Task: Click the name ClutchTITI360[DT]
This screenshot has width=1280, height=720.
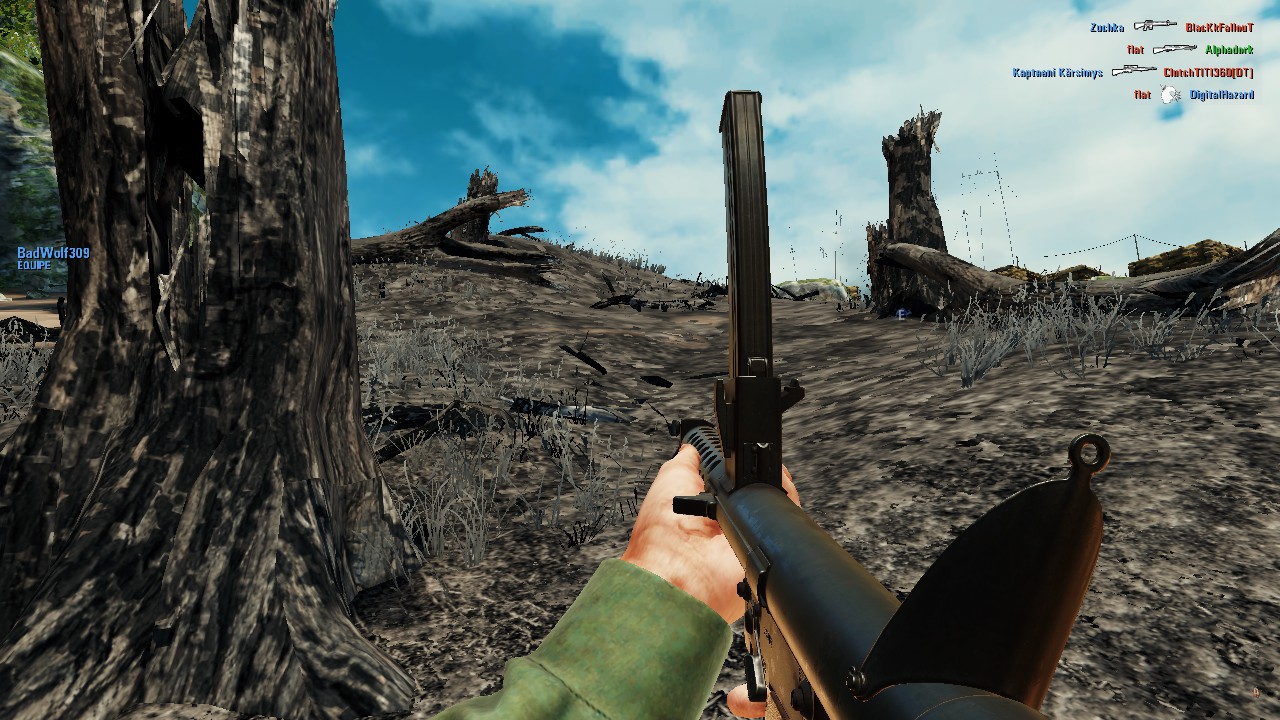Action: pyautogui.click(x=1208, y=73)
